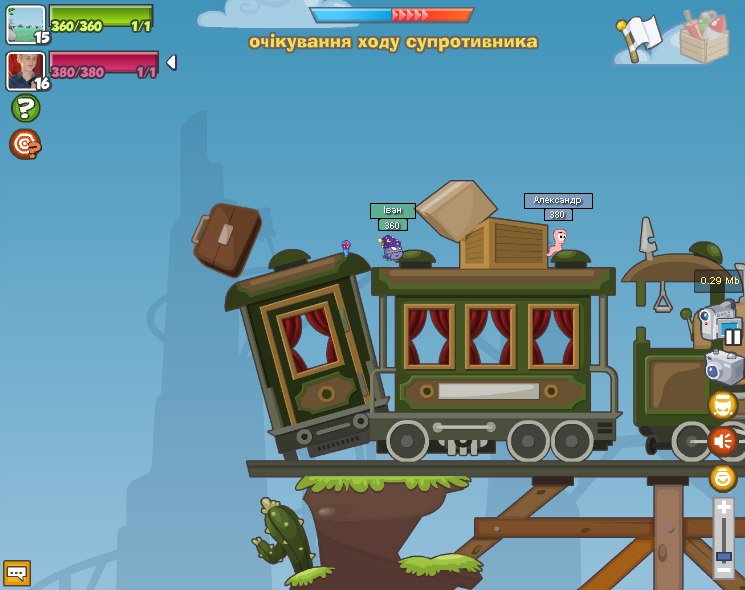Select the level 16 player avatar

tap(26, 71)
